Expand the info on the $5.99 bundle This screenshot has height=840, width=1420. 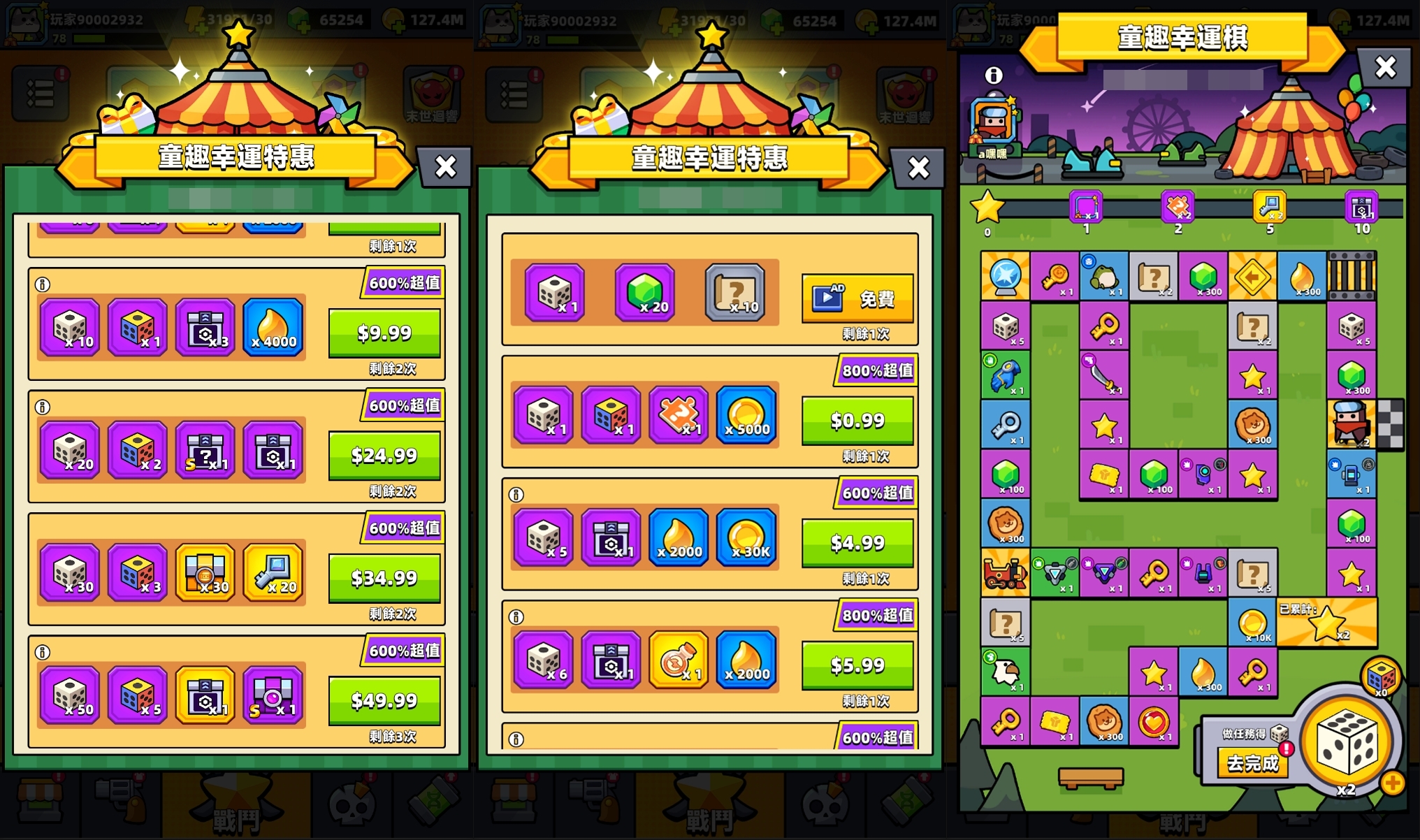click(x=516, y=616)
